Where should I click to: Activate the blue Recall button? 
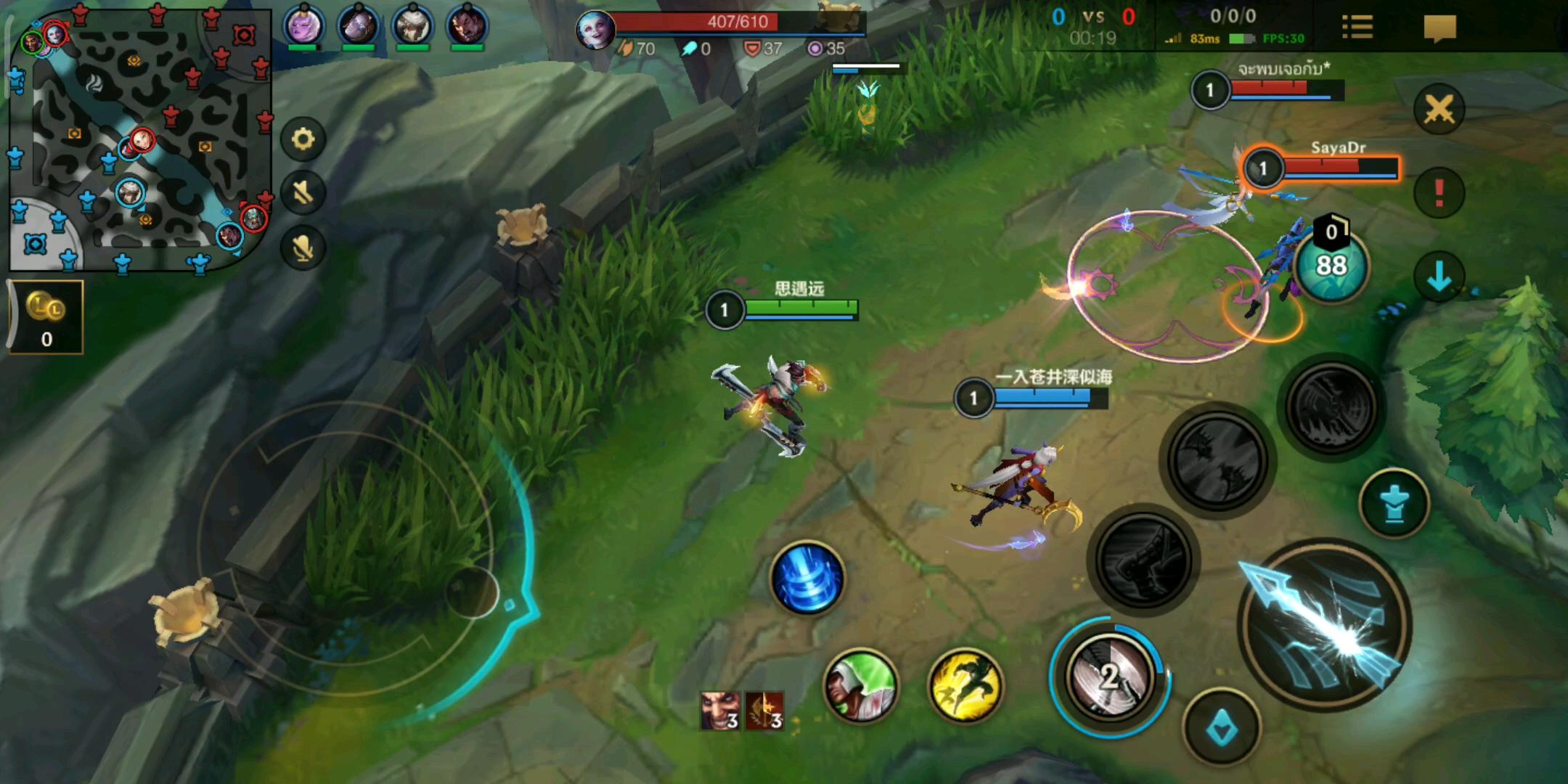tap(807, 578)
